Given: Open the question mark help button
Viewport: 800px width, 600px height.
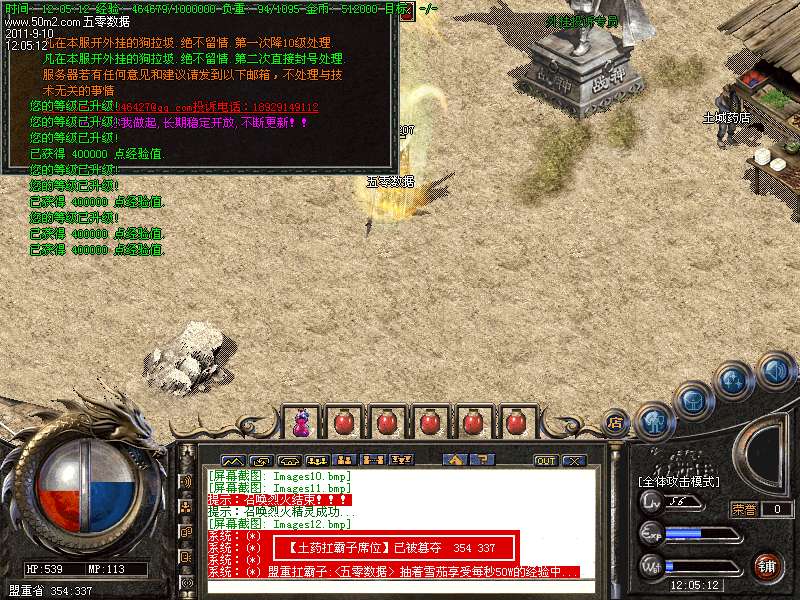Looking at the screenshot, I should [x=483, y=461].
